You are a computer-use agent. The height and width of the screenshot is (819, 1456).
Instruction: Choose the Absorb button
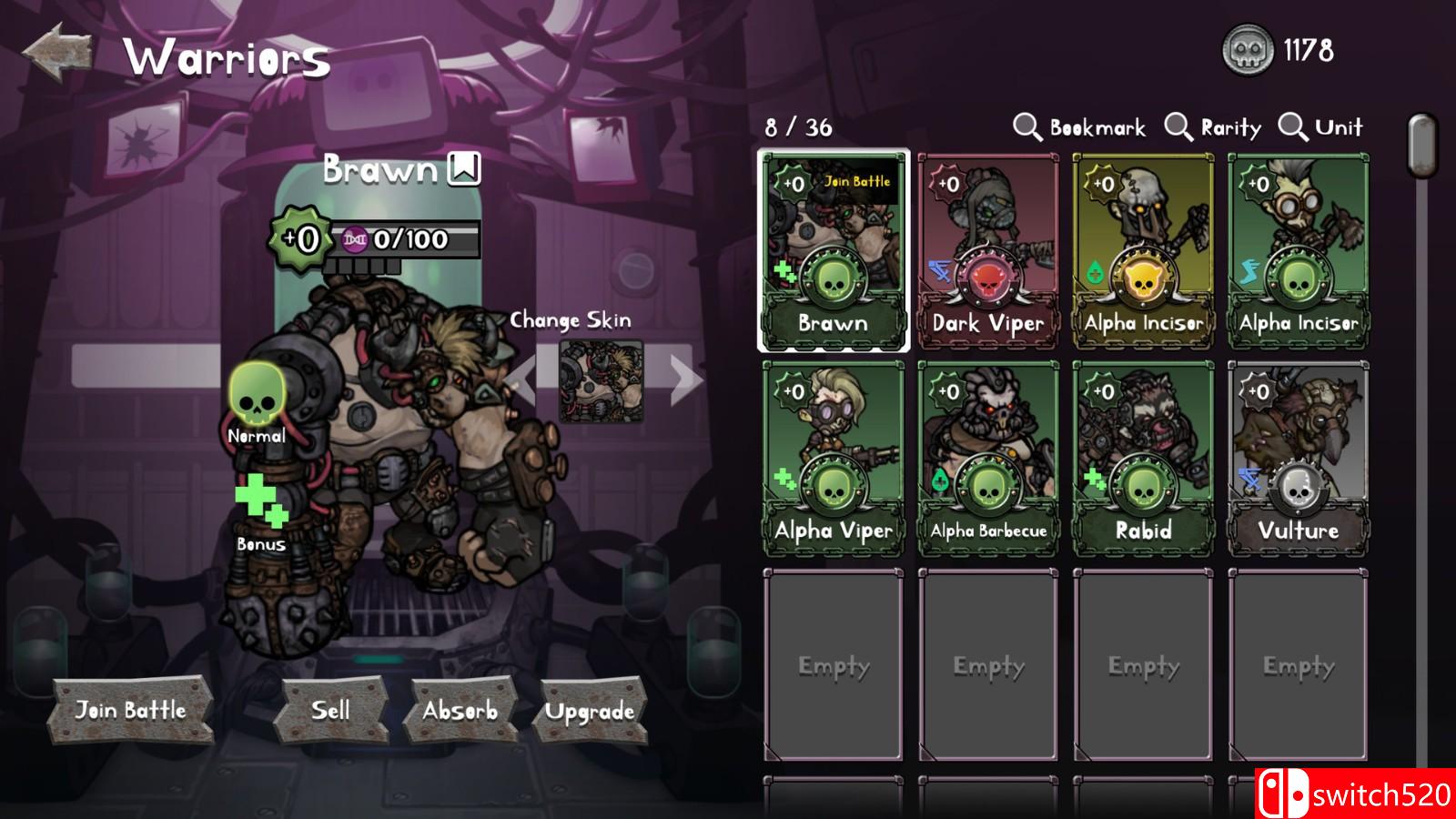pos(460,710)
